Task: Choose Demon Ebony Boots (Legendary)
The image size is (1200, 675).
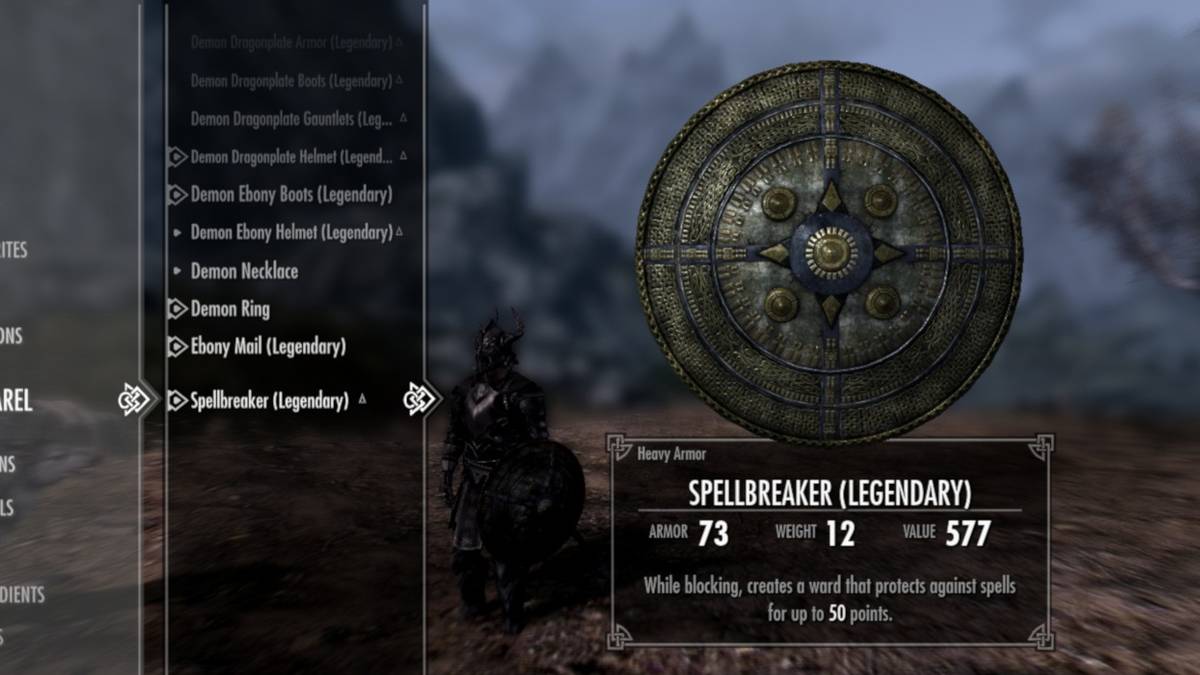Action: click(x=291, y=195)
